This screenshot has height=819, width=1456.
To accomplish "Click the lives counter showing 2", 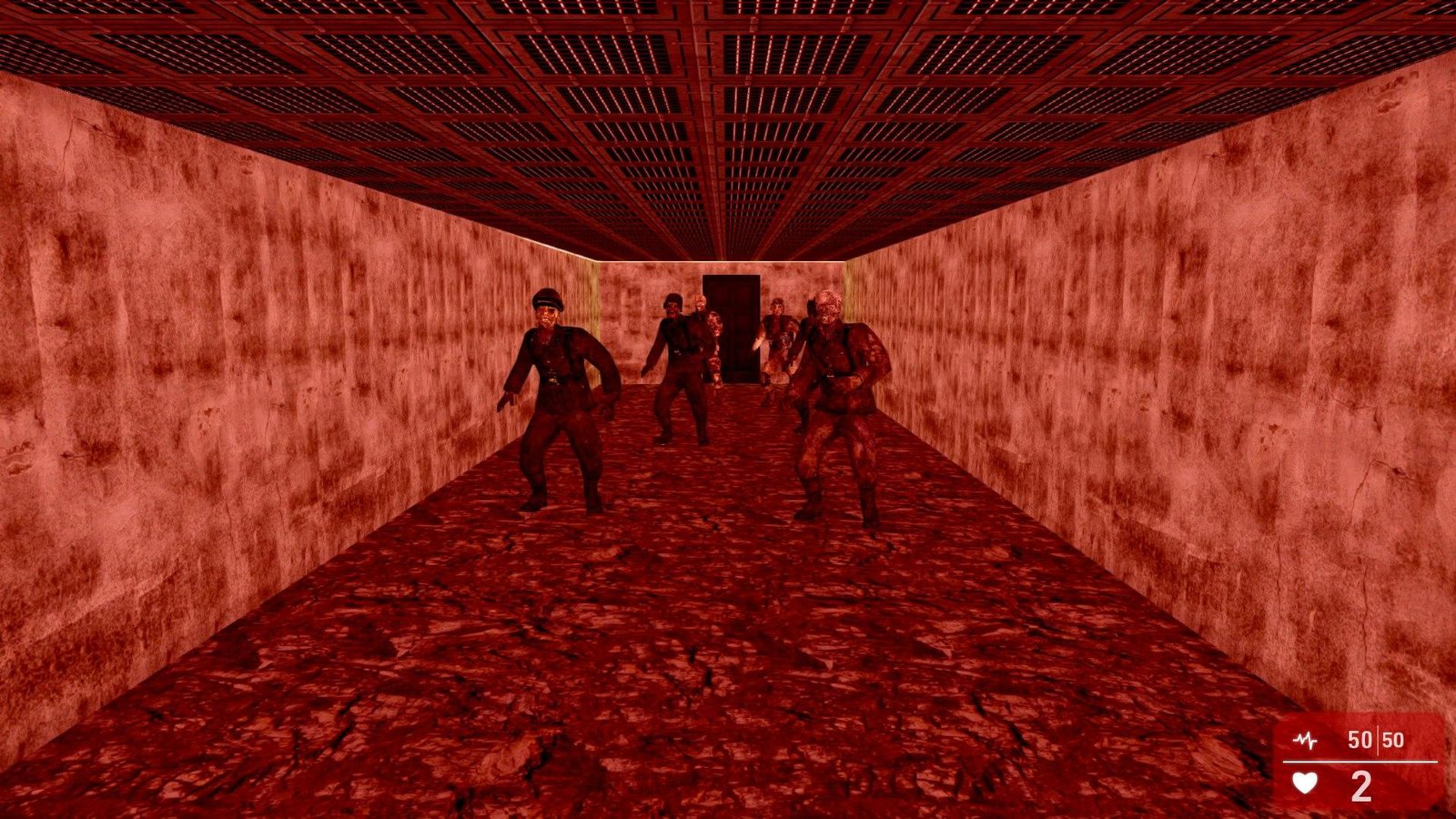I will (x=1360, y=786).
